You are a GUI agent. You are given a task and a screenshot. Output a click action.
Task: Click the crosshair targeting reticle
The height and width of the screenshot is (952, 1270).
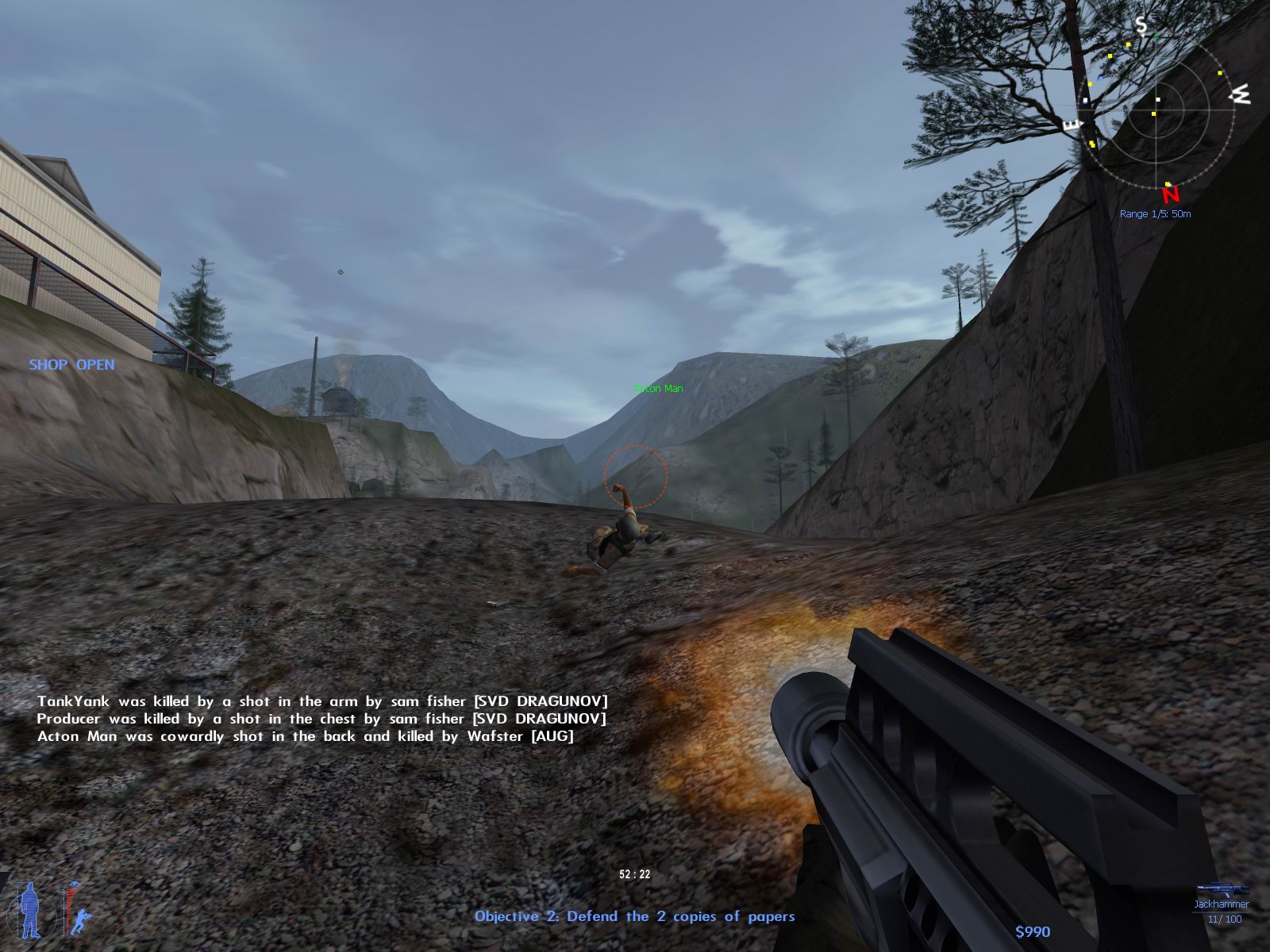click(634, 476)
